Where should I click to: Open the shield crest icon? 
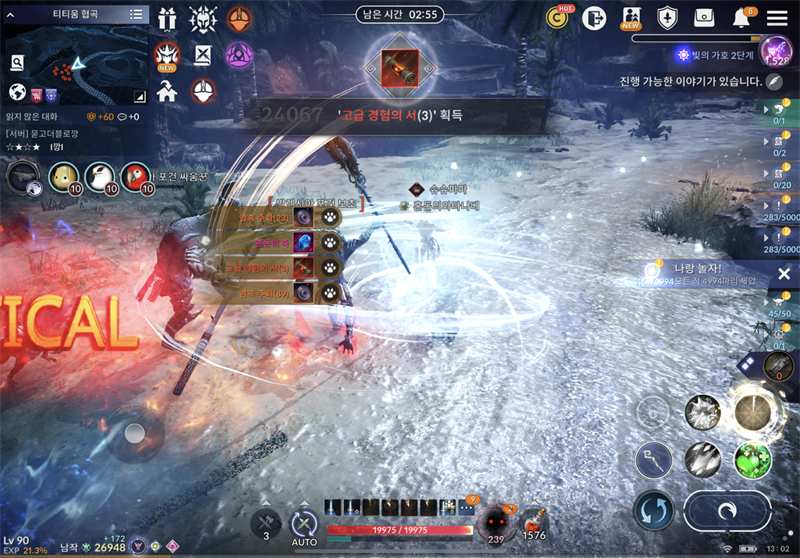[x=667, y=18]
